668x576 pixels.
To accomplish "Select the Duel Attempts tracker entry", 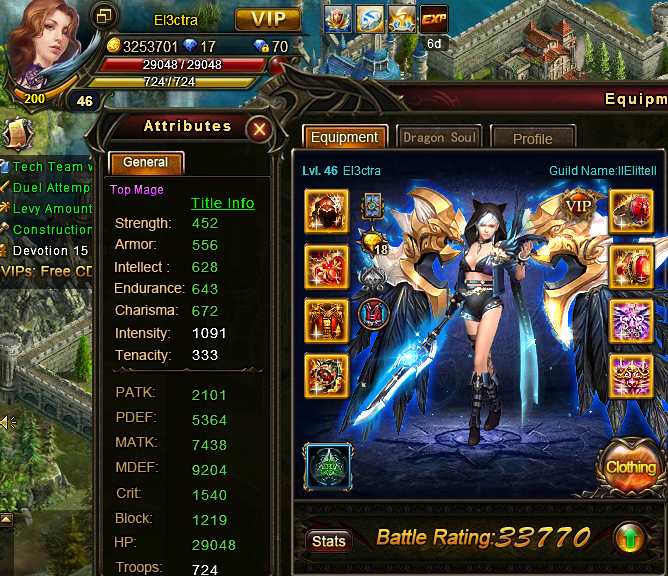I will pyautogui.click(x=48, y=187).
